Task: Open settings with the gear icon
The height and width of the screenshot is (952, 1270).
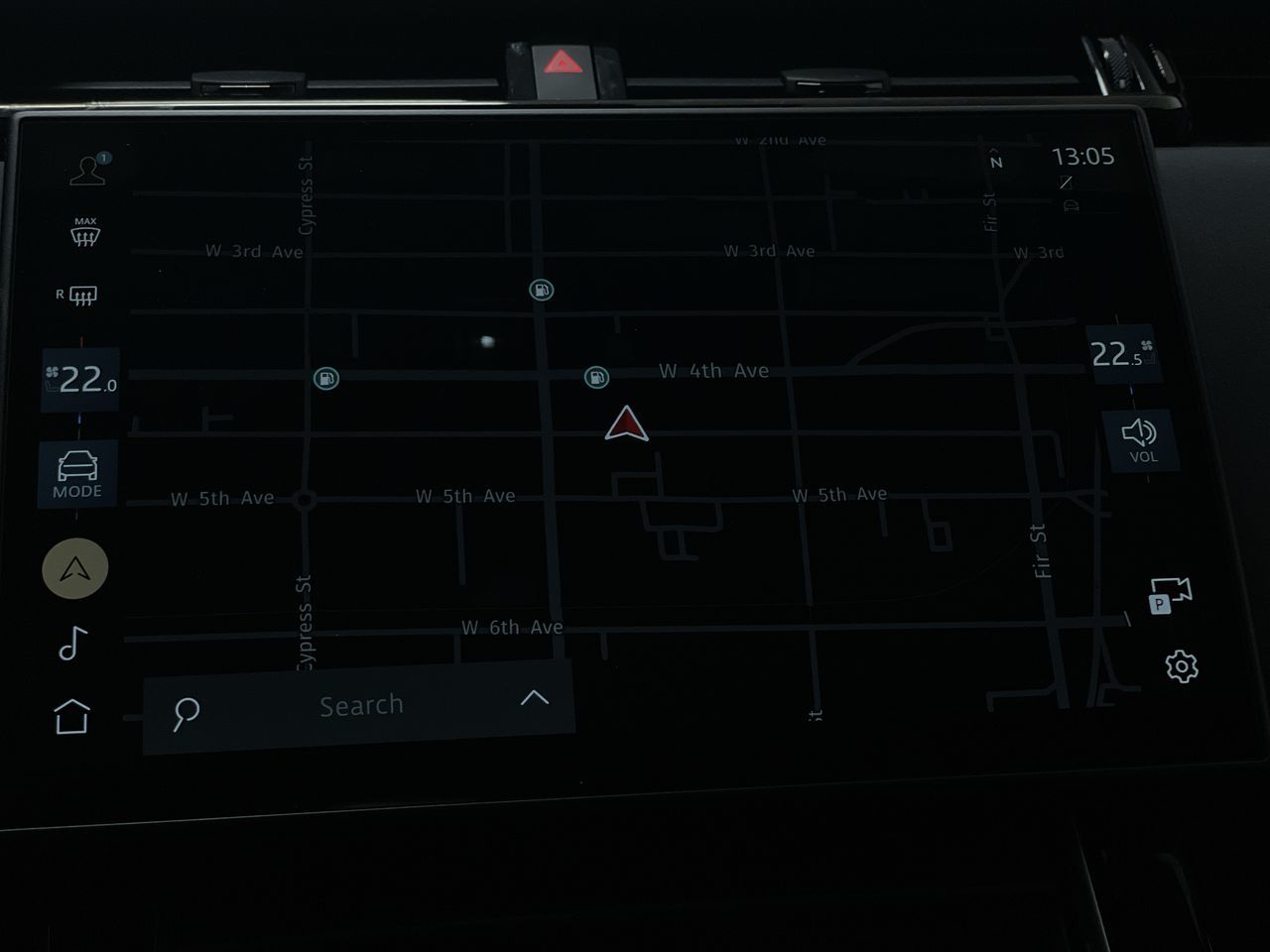Action: [x=1181, y=666]
